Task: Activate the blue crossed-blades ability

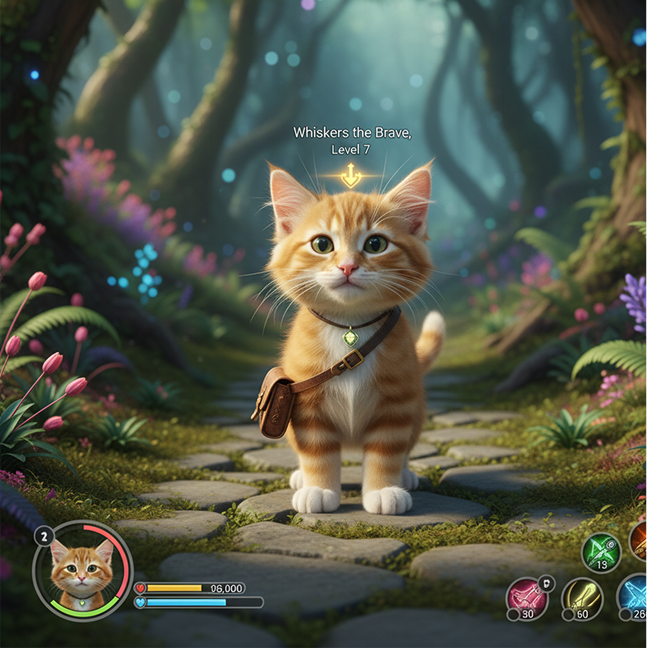Action: point(634,595)
